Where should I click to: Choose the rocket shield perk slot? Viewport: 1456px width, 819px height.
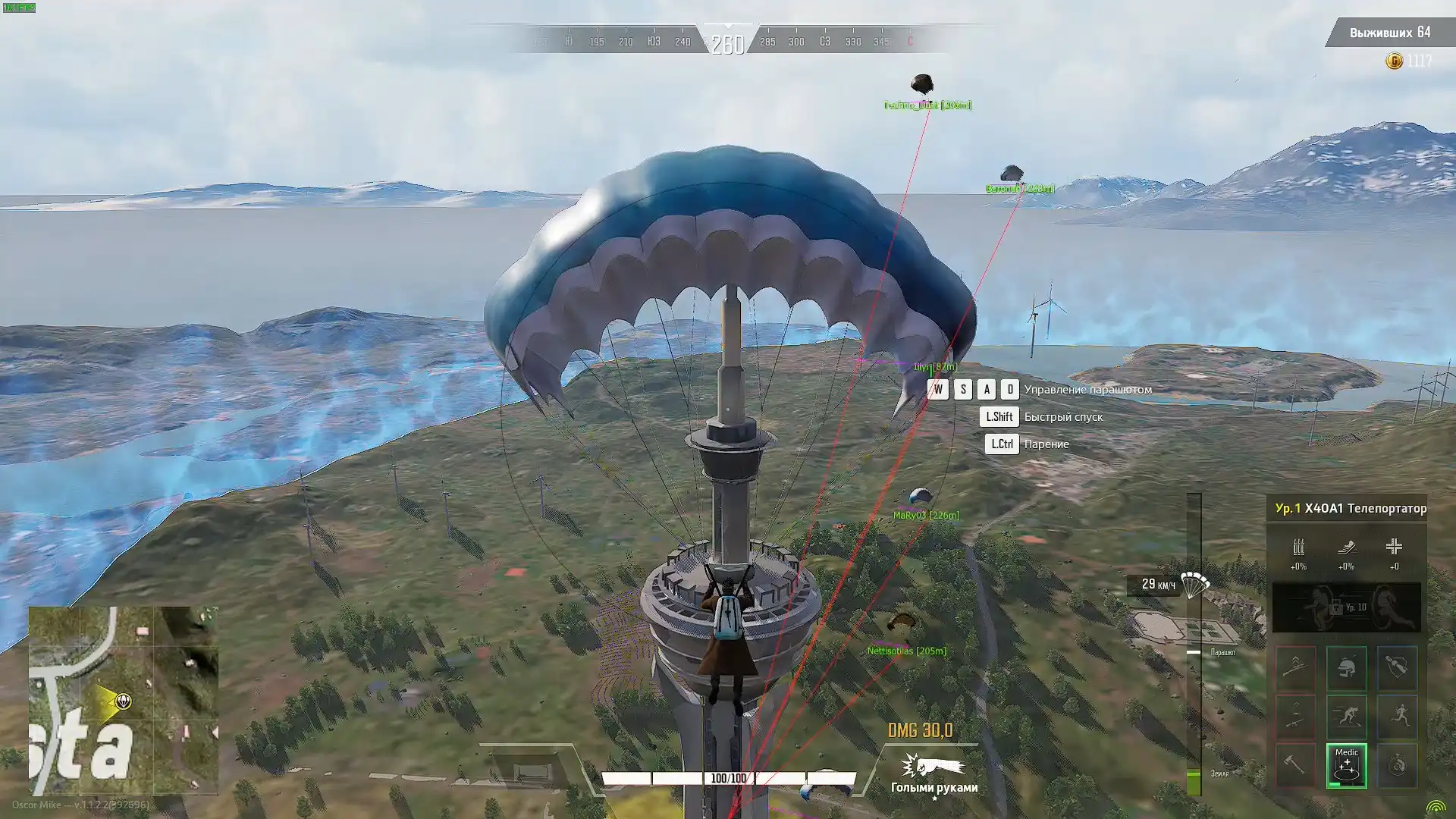(x=1397, y=668)
